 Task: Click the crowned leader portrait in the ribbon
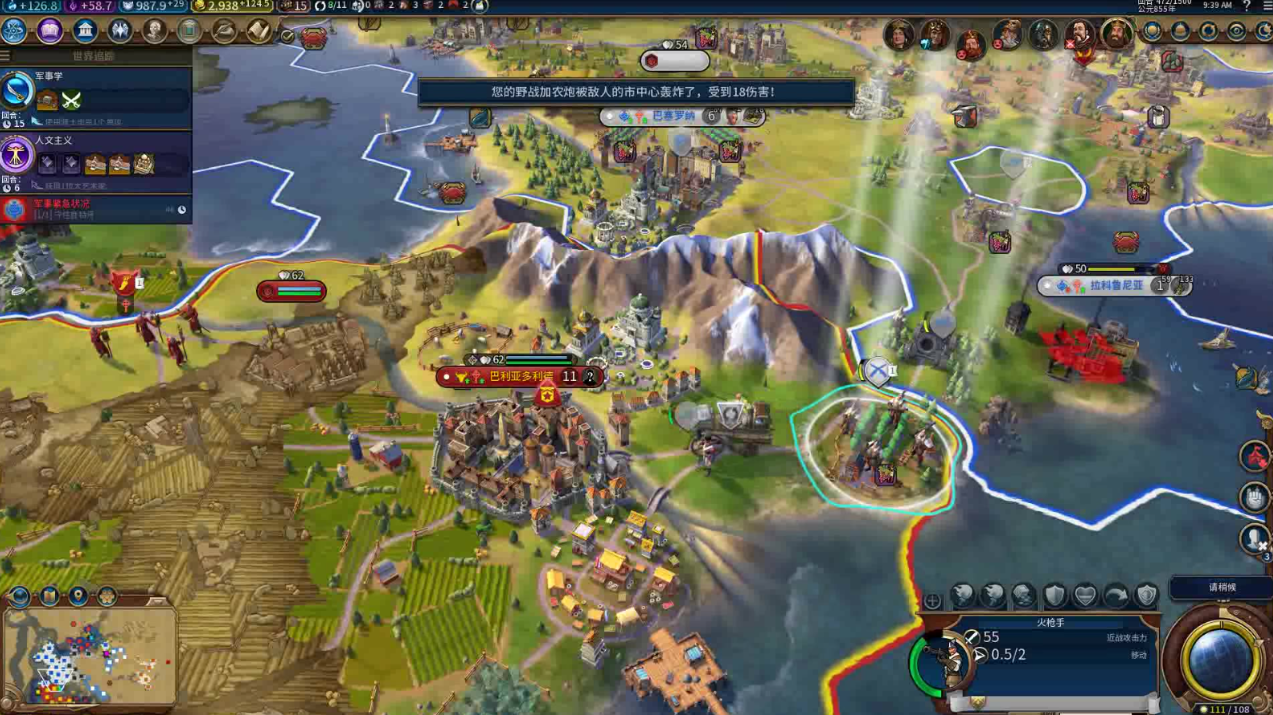pos(1116,35)
